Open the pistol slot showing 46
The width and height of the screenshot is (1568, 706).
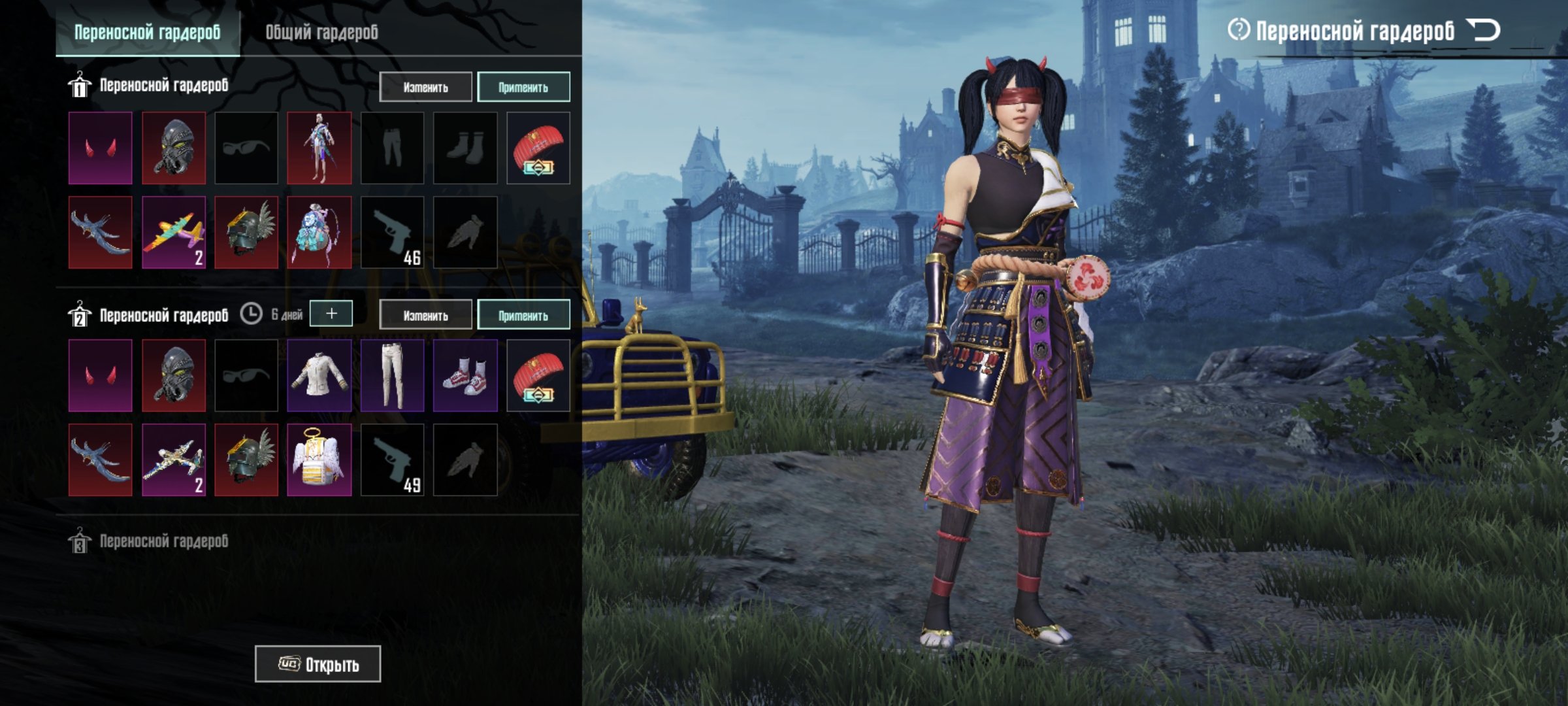tap(392, 233)
